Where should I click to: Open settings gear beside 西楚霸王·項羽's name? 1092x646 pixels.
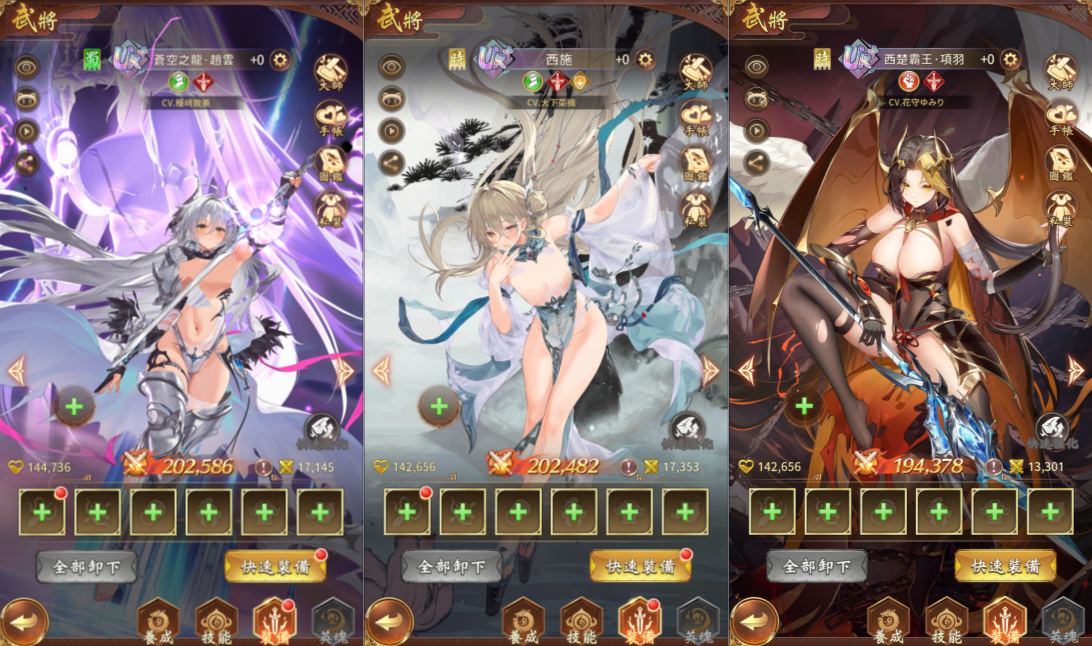(x=1010, y=60)
